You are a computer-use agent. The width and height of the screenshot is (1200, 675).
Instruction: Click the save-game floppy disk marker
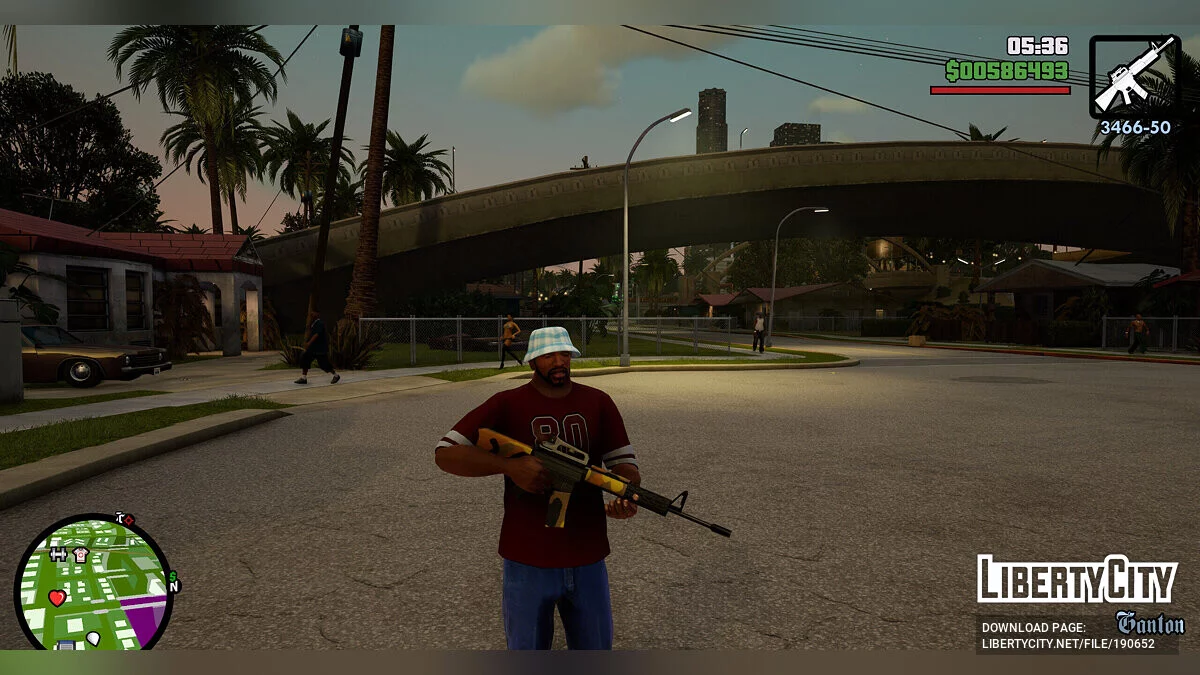coord(66,645)
